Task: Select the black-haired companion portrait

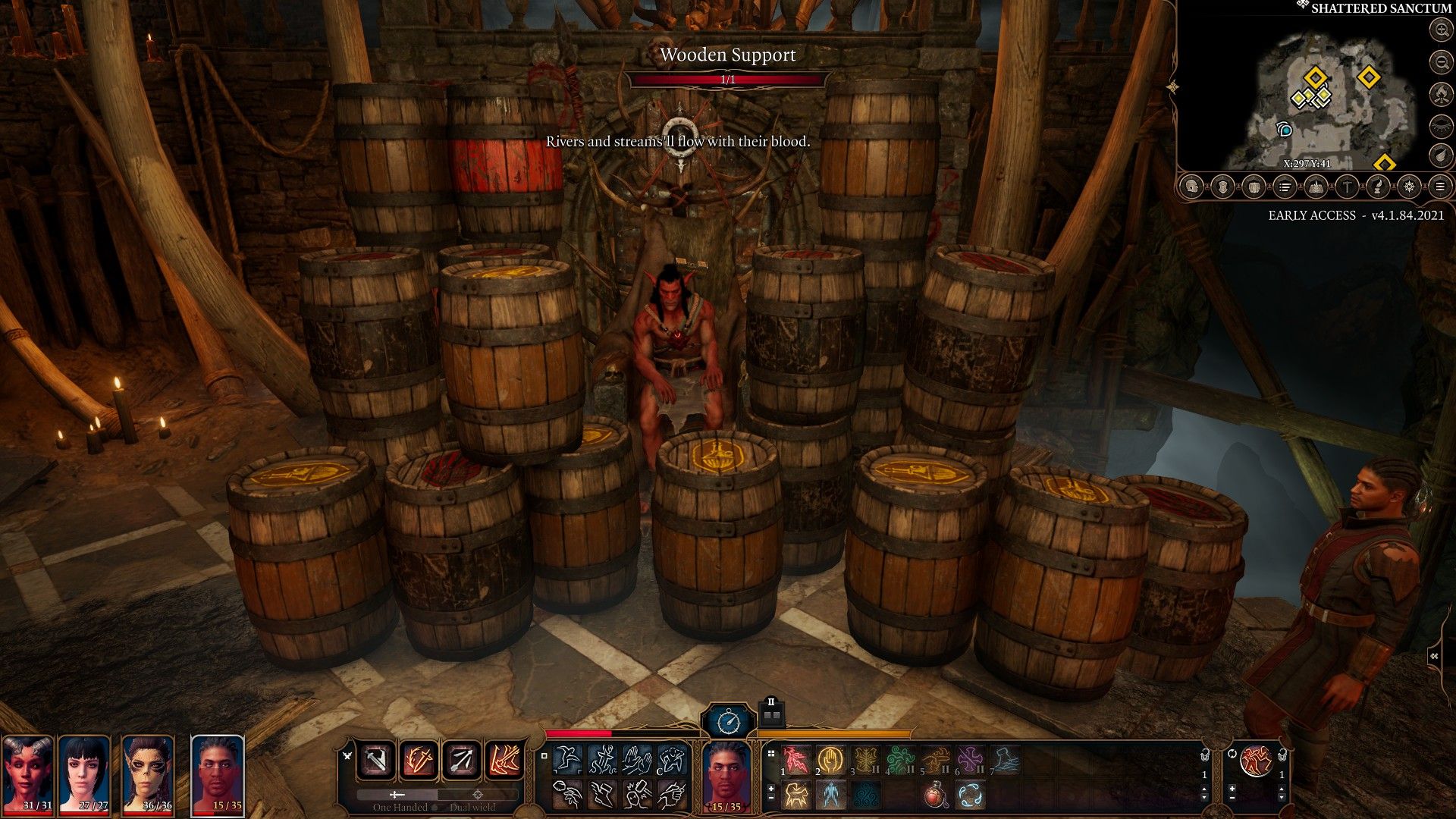Action: click(85, 775)
